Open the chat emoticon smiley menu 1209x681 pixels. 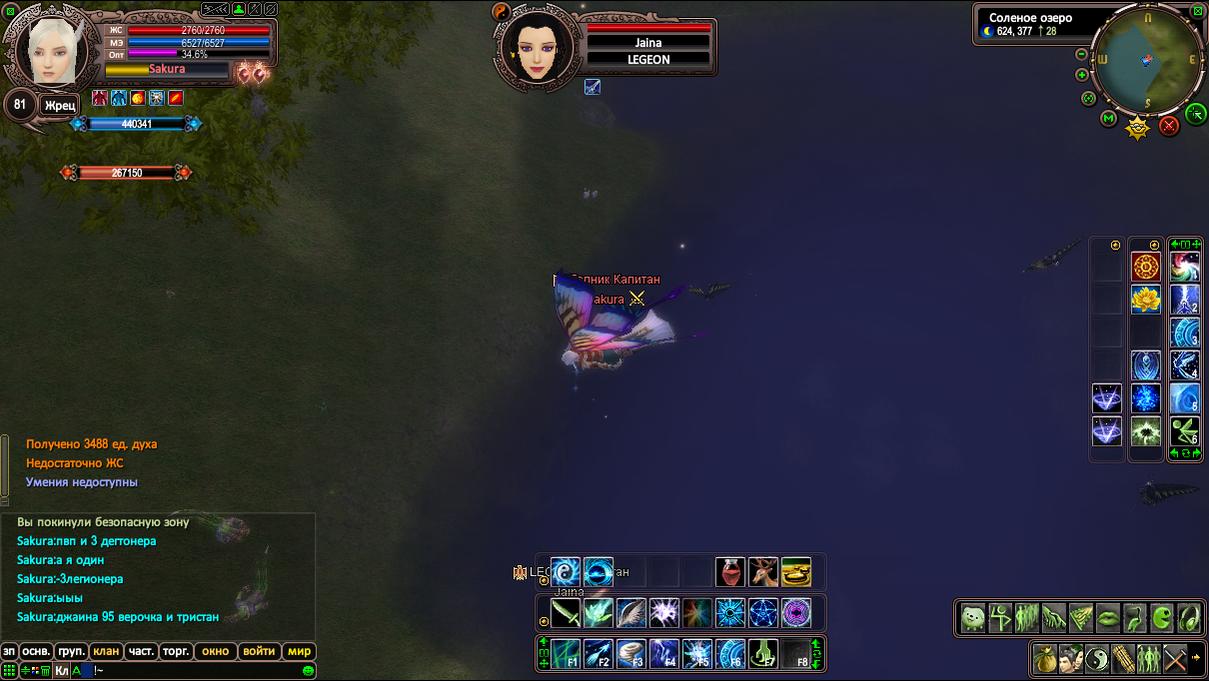click(309, 670)
